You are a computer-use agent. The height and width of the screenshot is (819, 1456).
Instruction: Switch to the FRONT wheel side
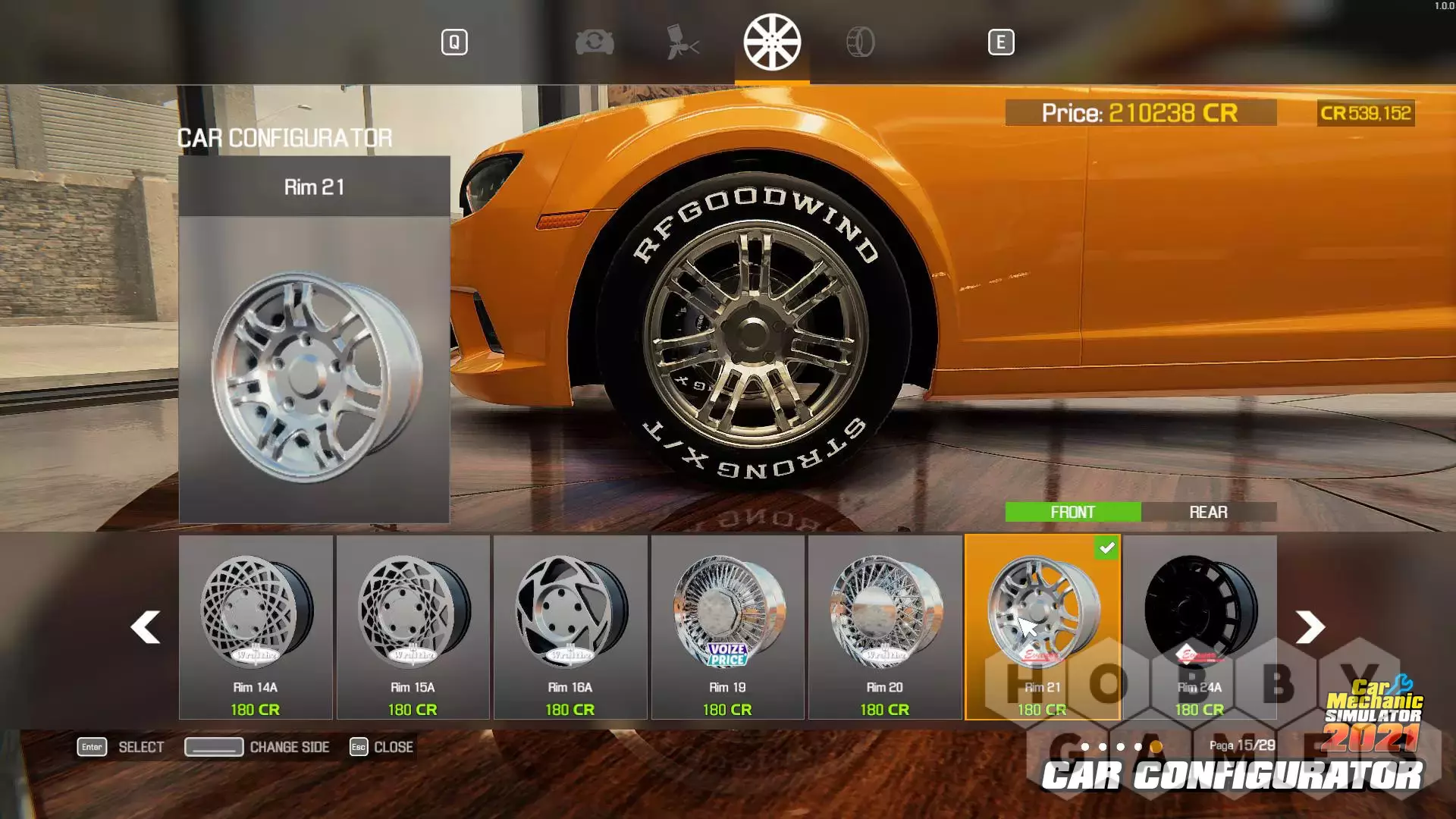tap(1072, 513)
